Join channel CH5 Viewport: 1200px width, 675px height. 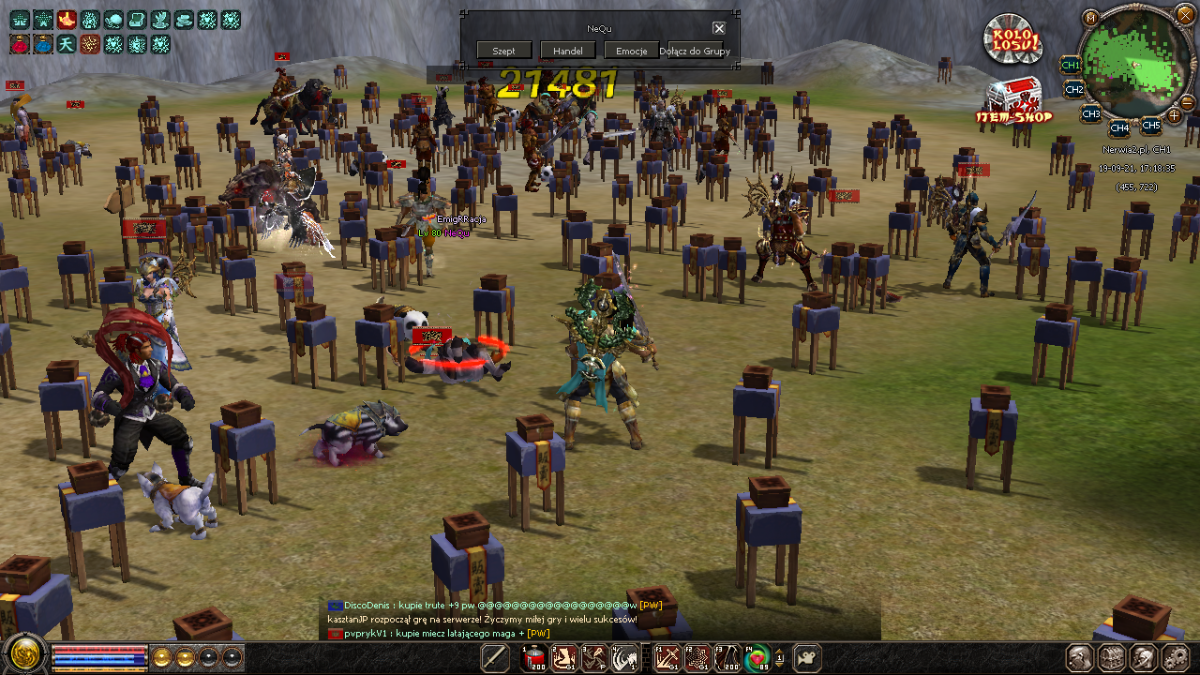click(x=1151, y=125)
